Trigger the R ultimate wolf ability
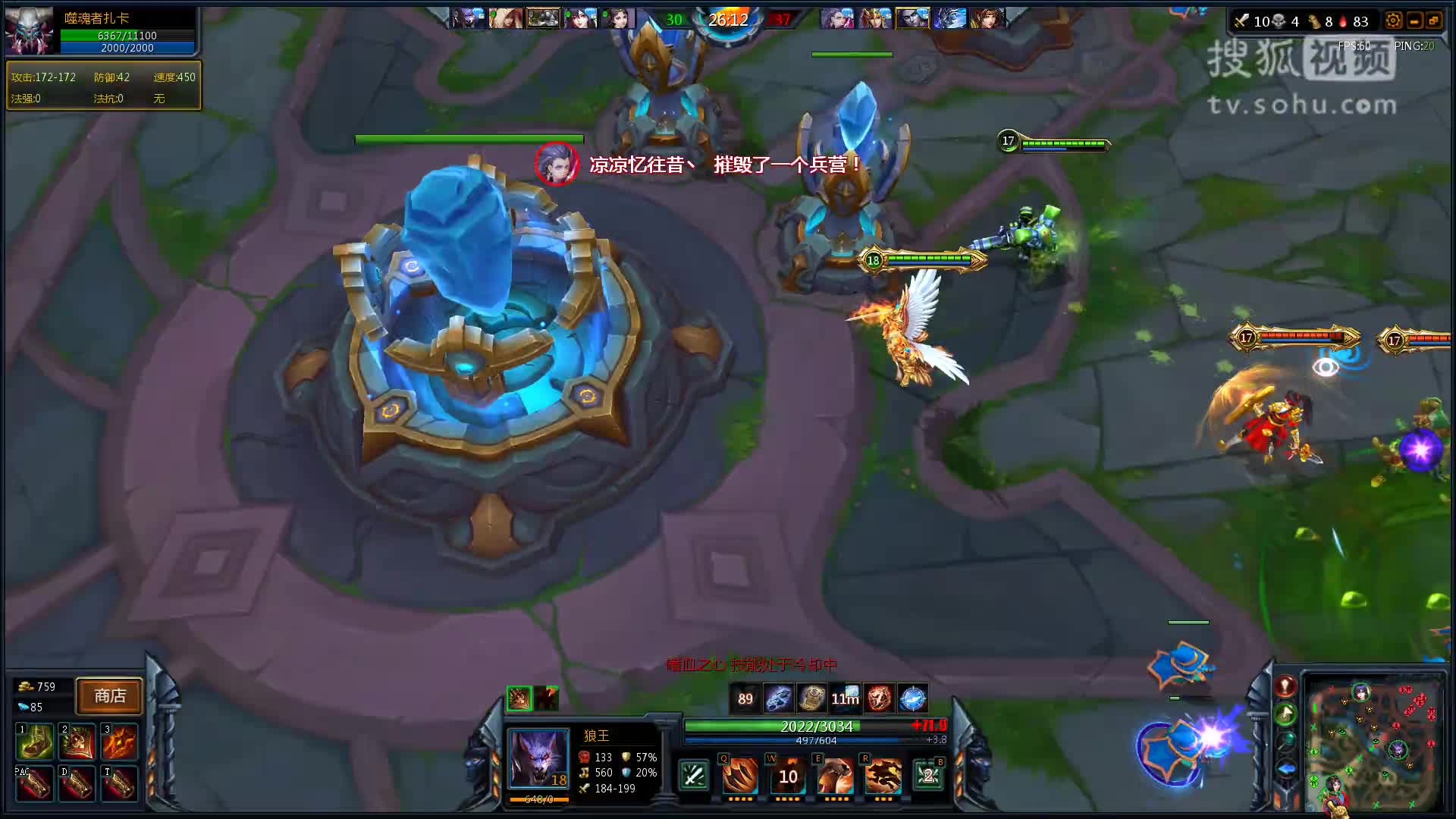 click(883, 775)
